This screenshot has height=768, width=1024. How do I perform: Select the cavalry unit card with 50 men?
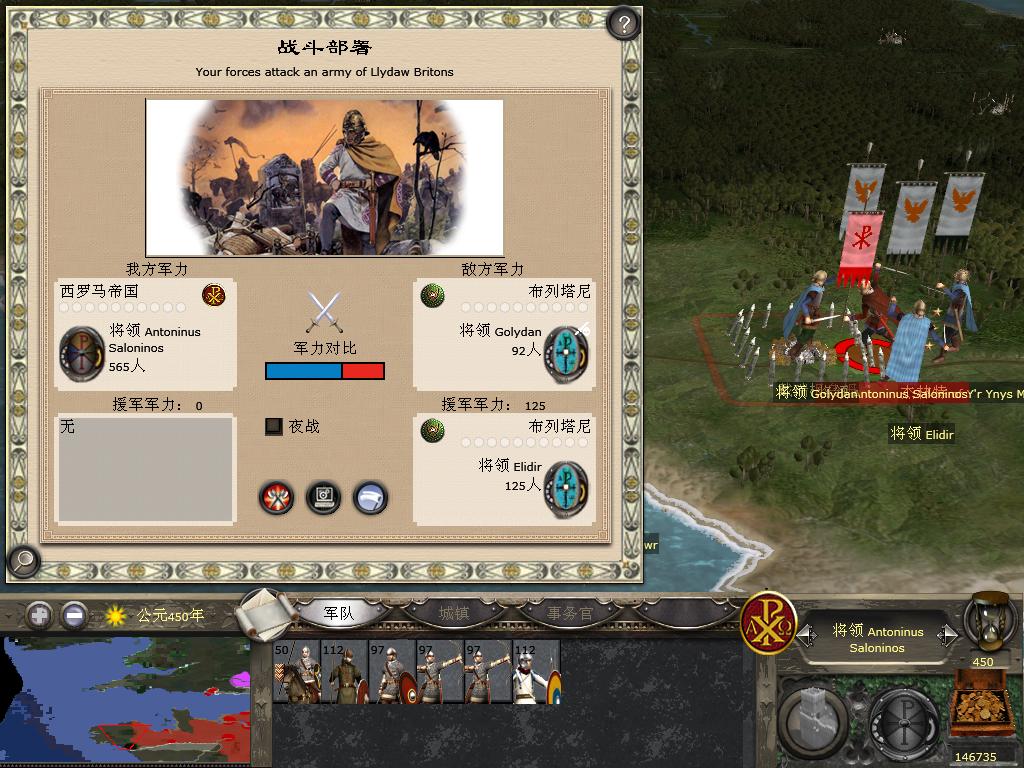click(x=295, y=672)
